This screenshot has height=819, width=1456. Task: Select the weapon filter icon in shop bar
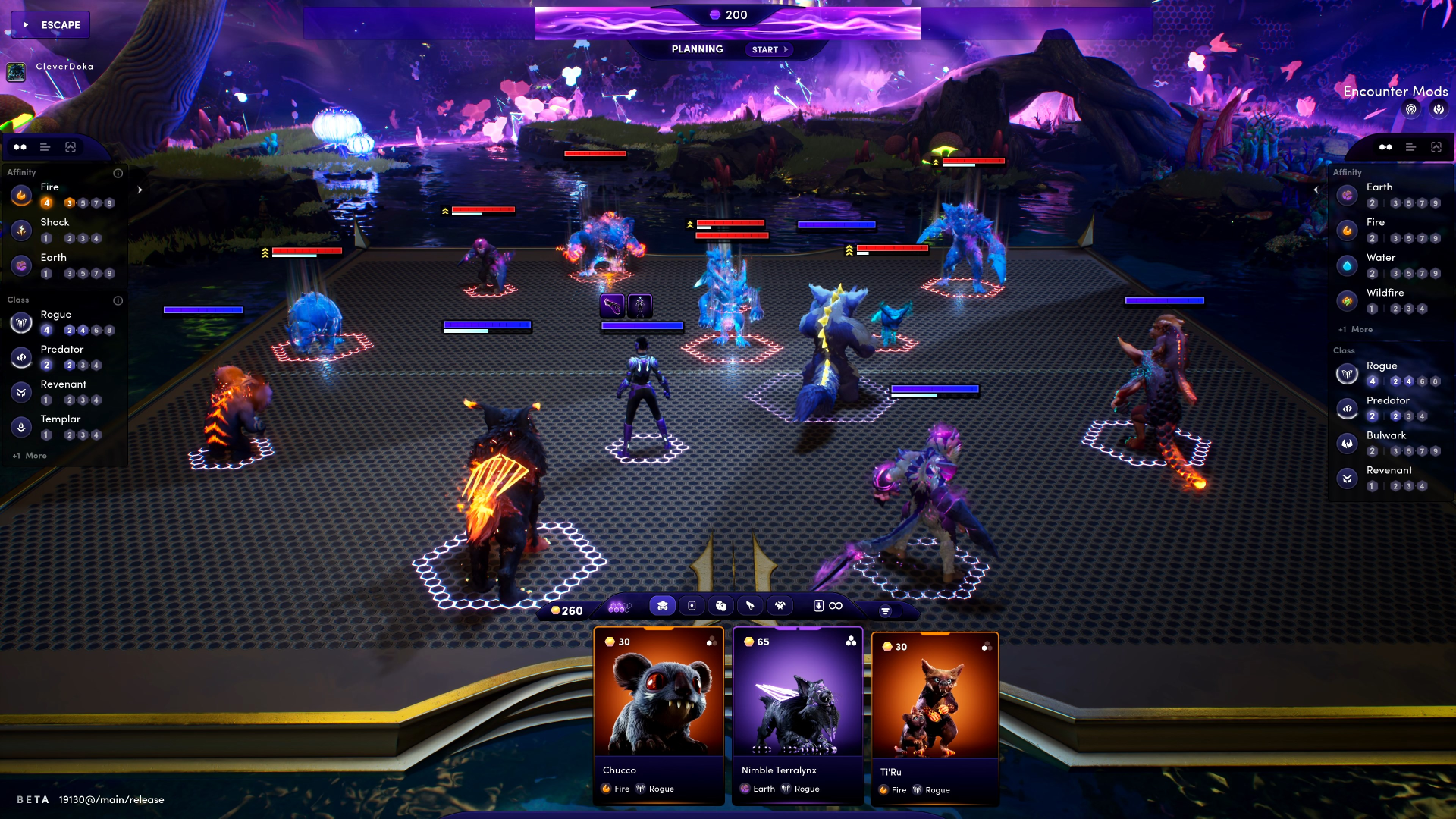(x=751, y=606)
